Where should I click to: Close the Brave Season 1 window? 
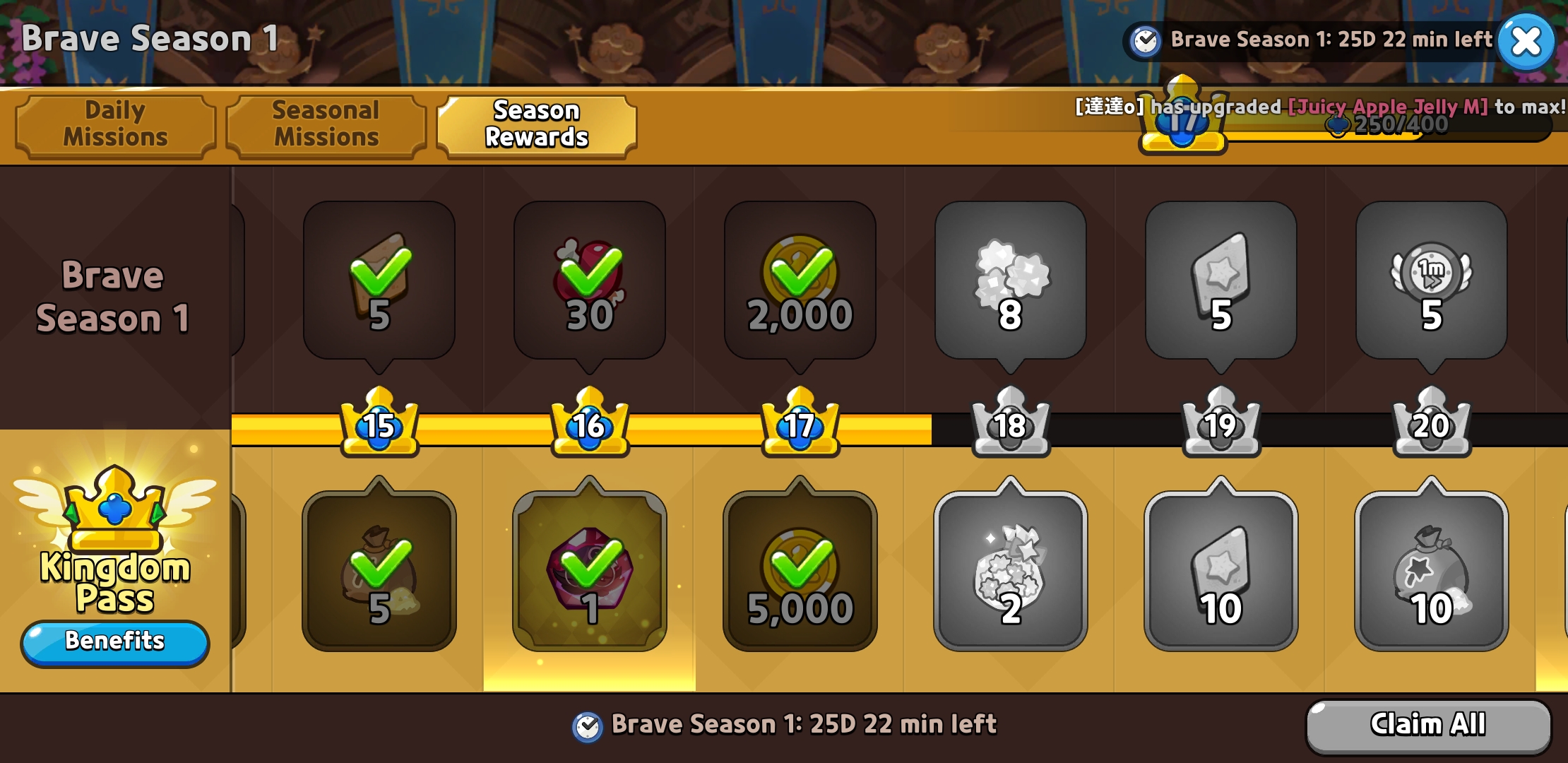[x=1526, y=42]
